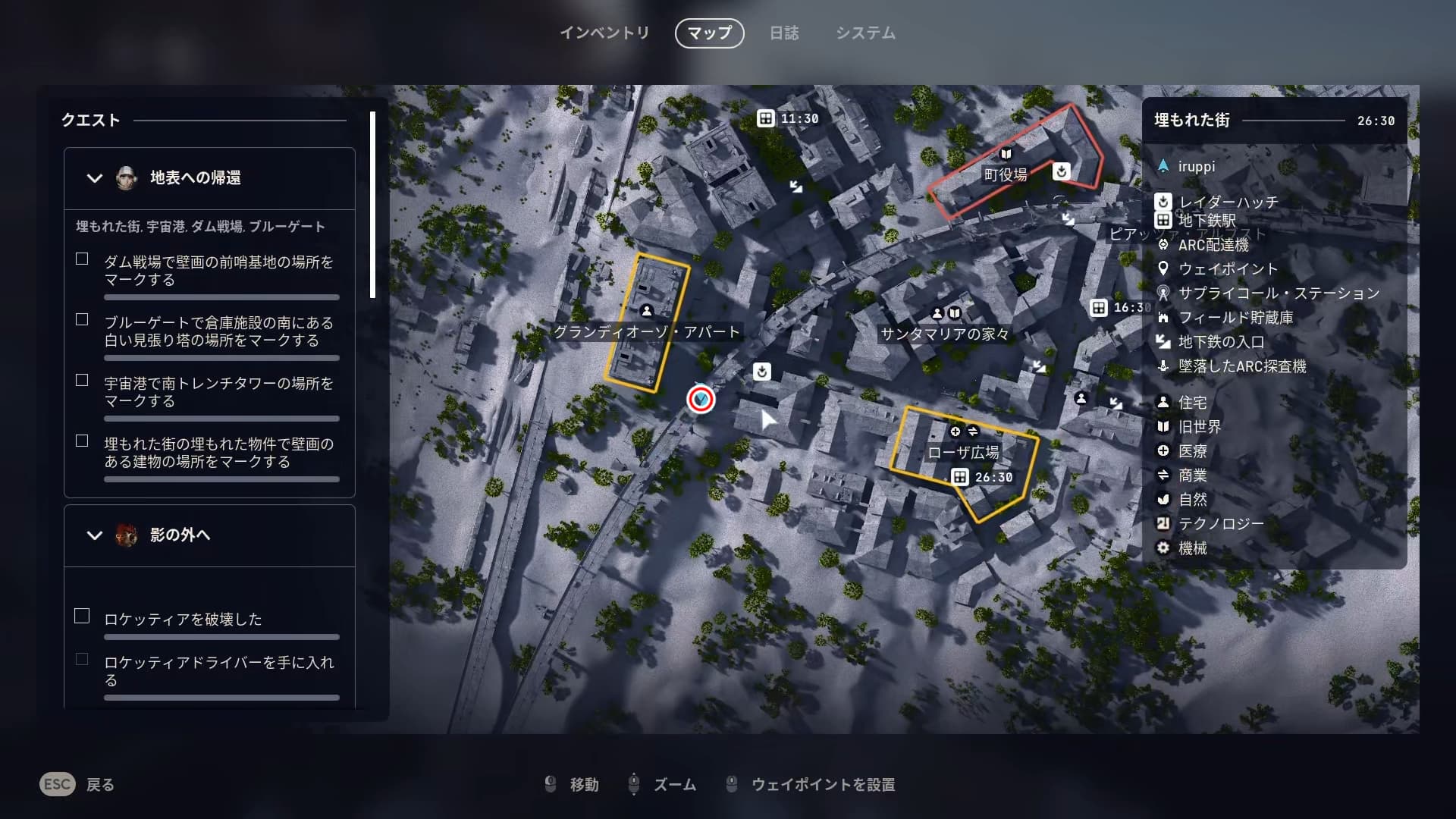The width and height of the screenshot is (1456, 819).
Task: Check the ロケッティアを破壊した objective
Action: 82,617
